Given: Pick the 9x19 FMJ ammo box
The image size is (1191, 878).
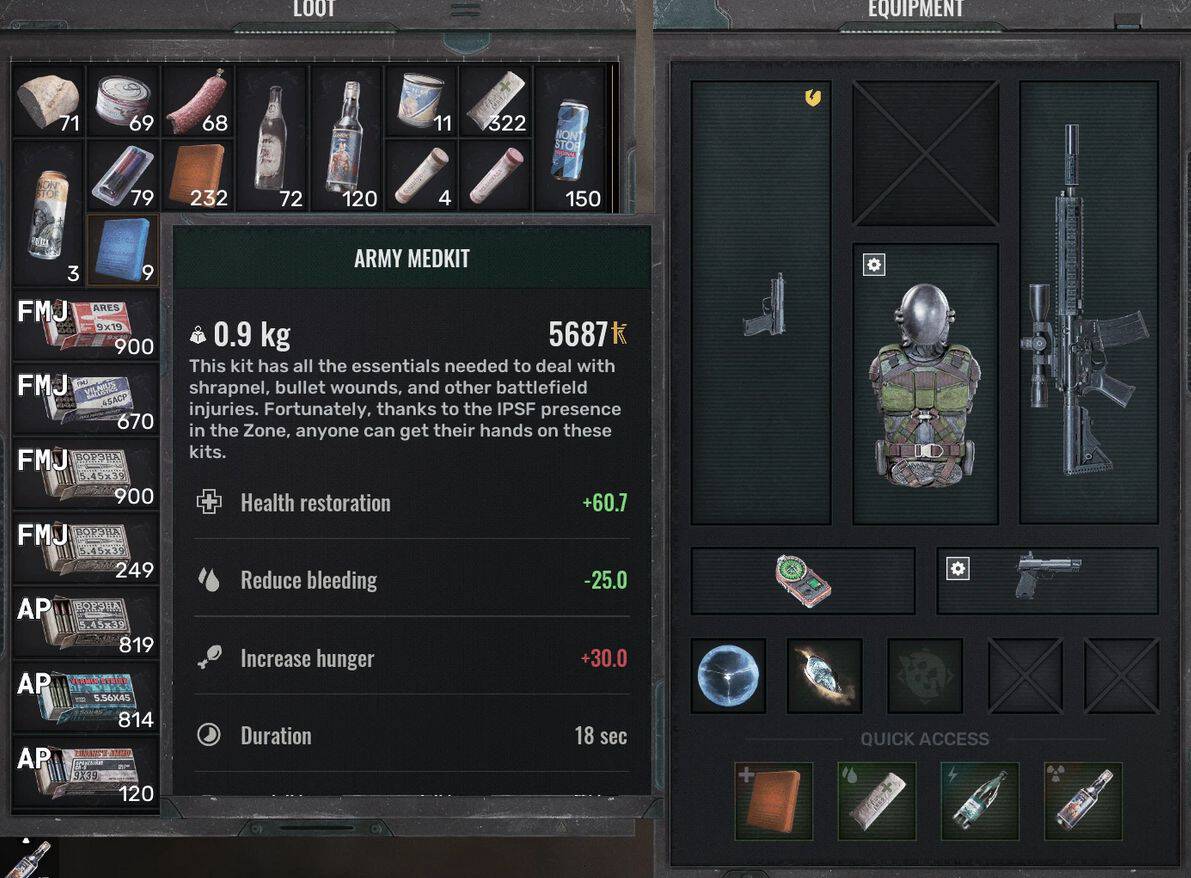Looking at the screenshot, I should [x=86, y=324].
